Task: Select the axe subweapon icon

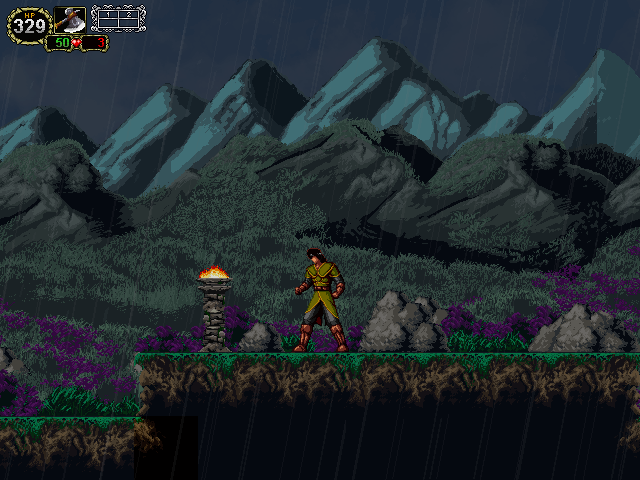Action: (x=70, y=20)
